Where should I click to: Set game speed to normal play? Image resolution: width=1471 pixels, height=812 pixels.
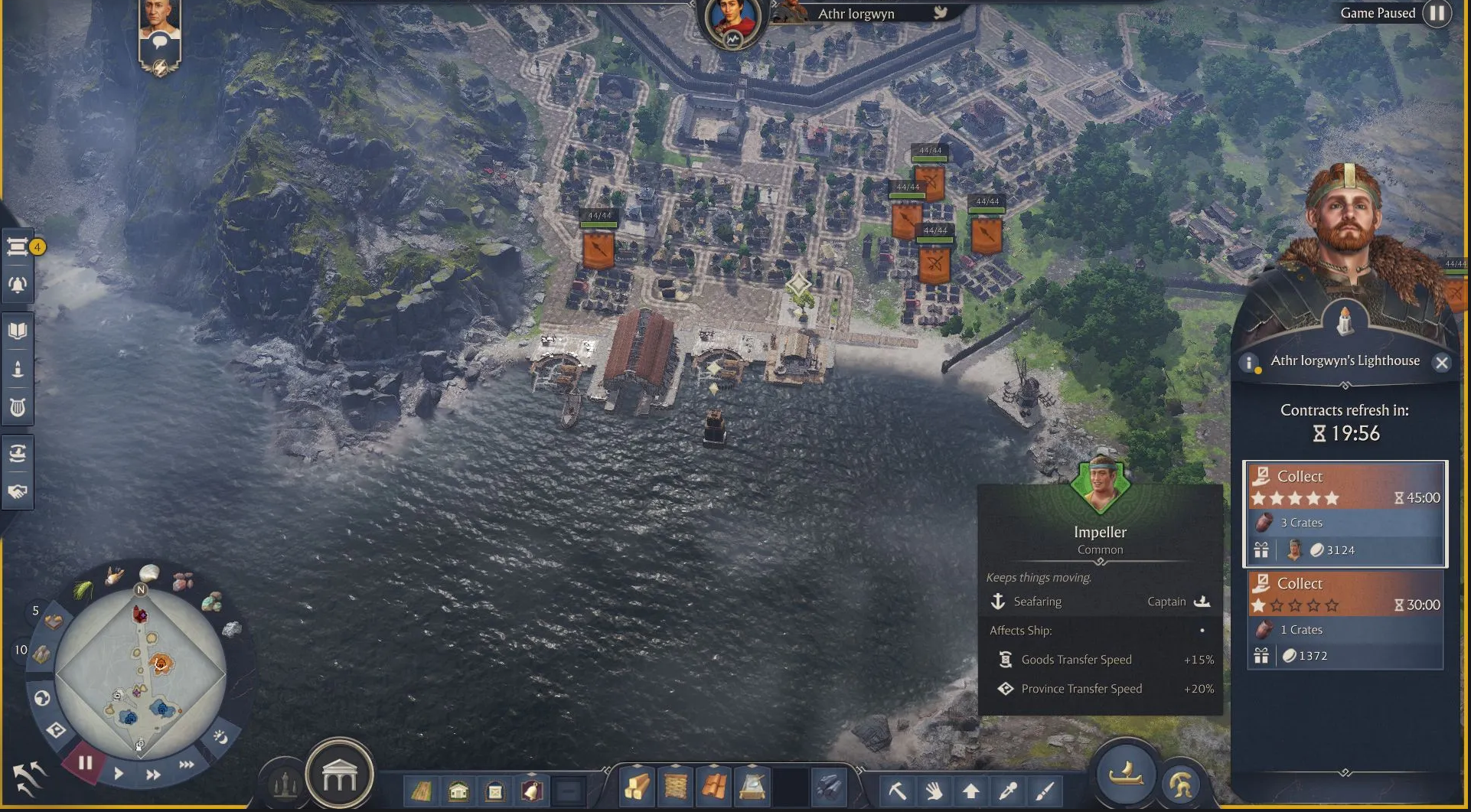pyautogui.click(x=119, y=774)
